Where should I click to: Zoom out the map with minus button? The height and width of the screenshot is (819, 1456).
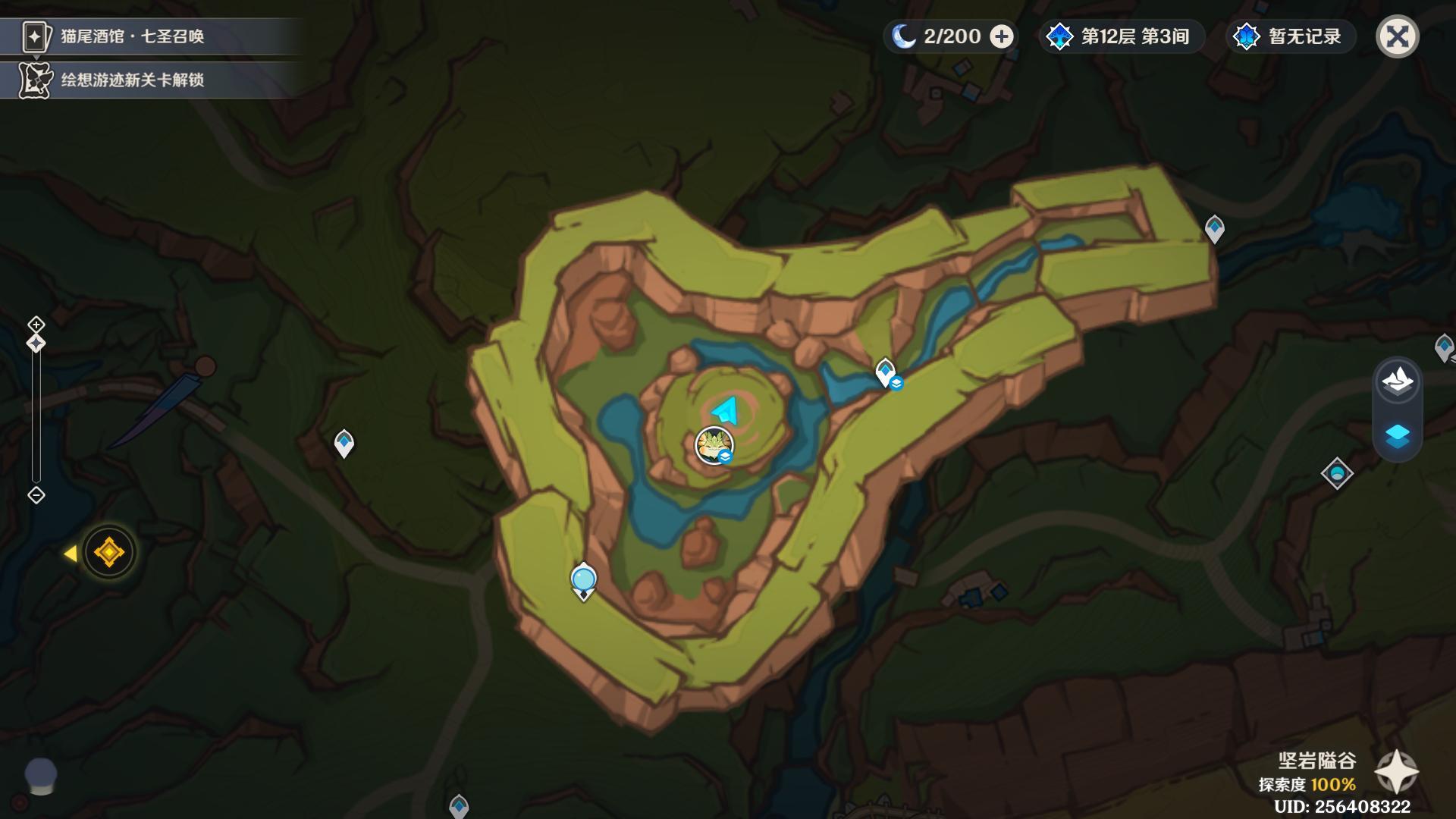pos(36,495)
